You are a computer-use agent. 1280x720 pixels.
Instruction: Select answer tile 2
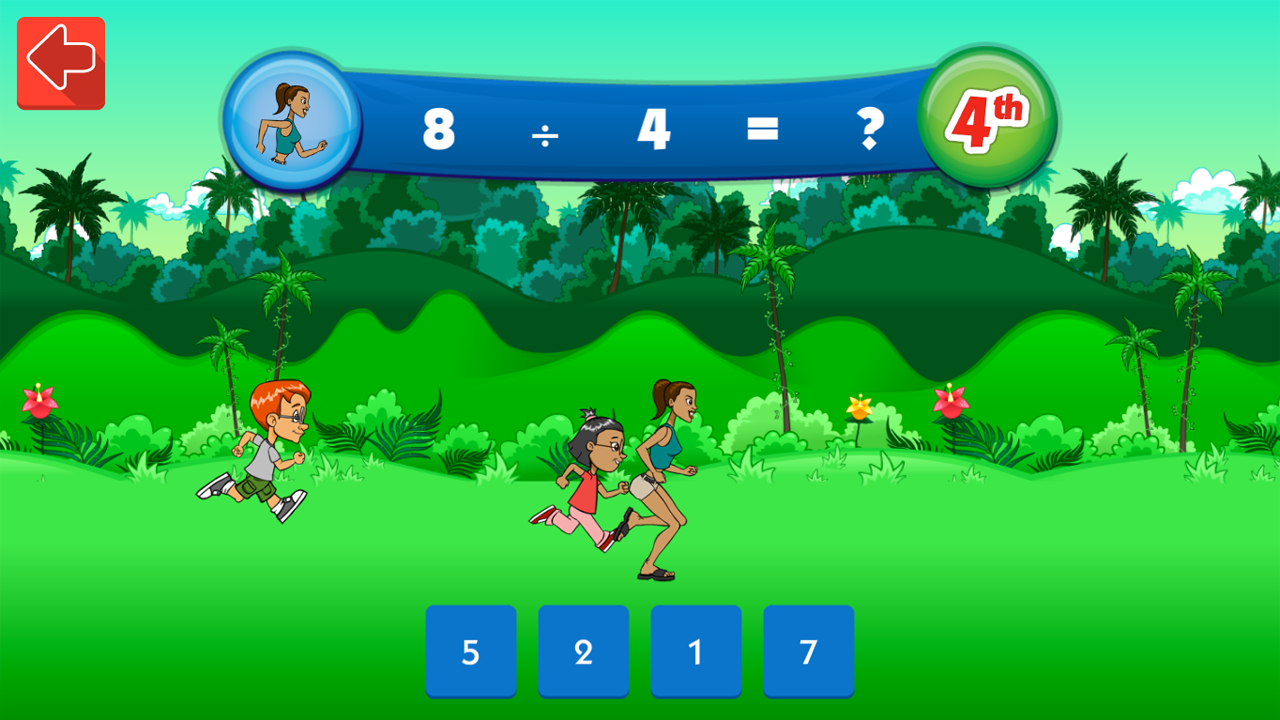pyautogui.click(x=583, y=651)
